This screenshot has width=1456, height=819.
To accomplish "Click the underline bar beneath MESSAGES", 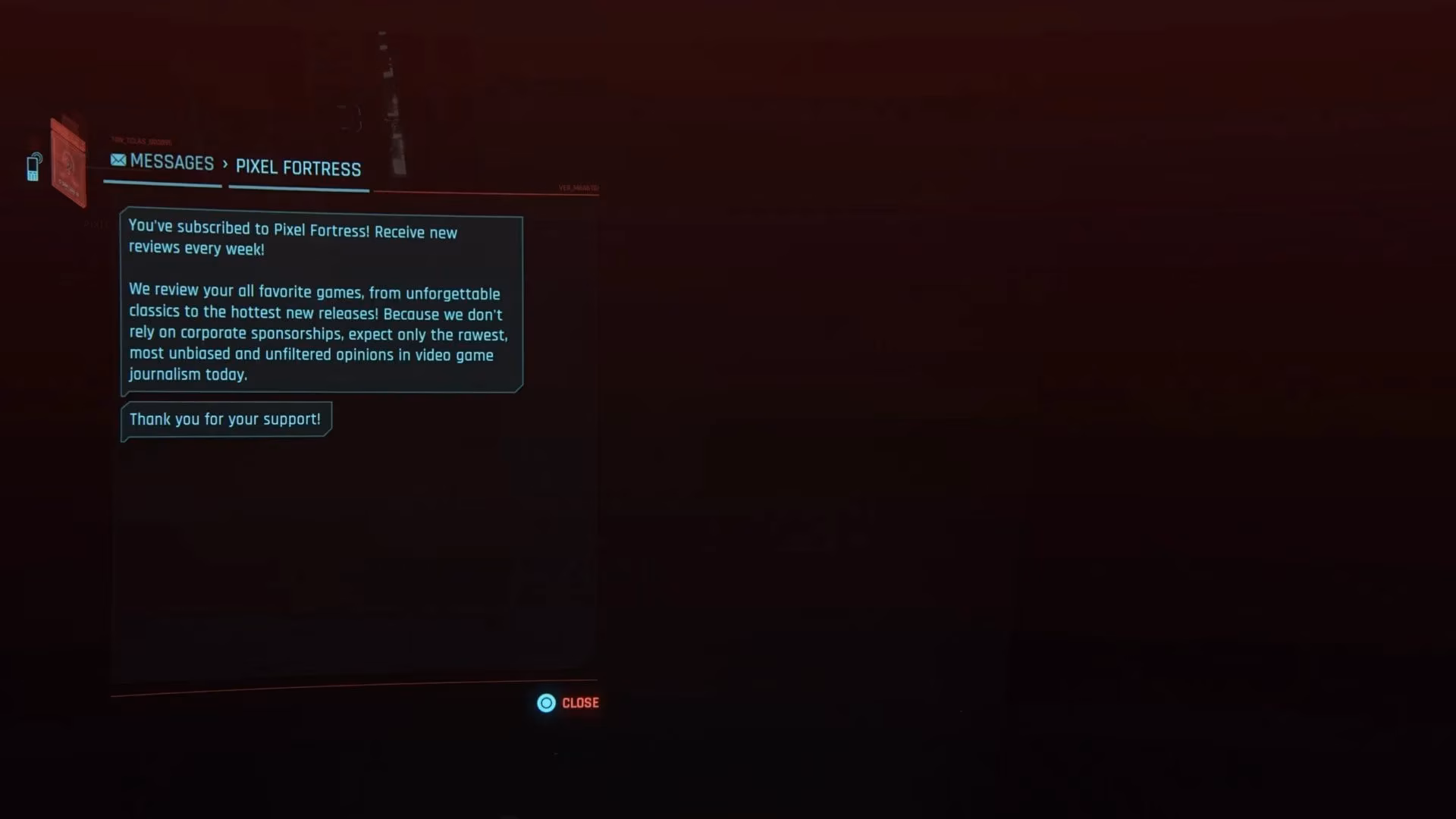I will click(162, 182).
